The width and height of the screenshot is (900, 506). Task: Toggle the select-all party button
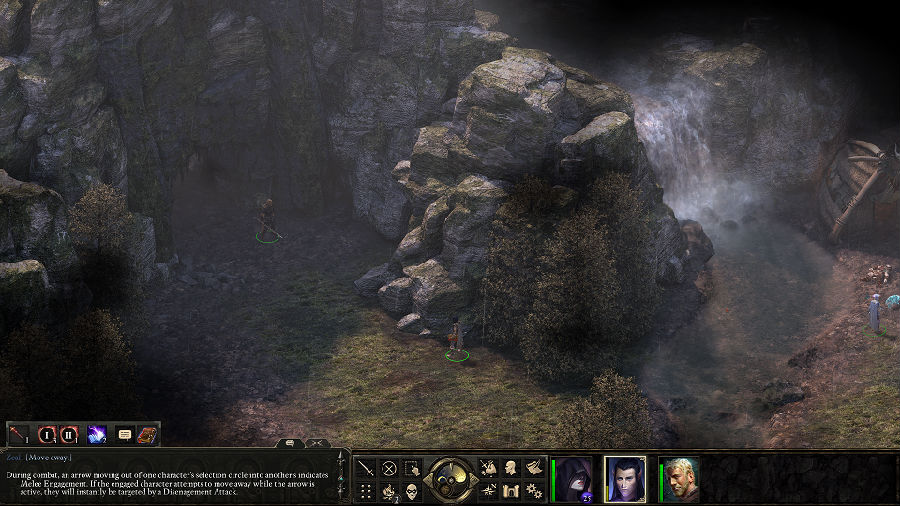click(x=411, y=467)
